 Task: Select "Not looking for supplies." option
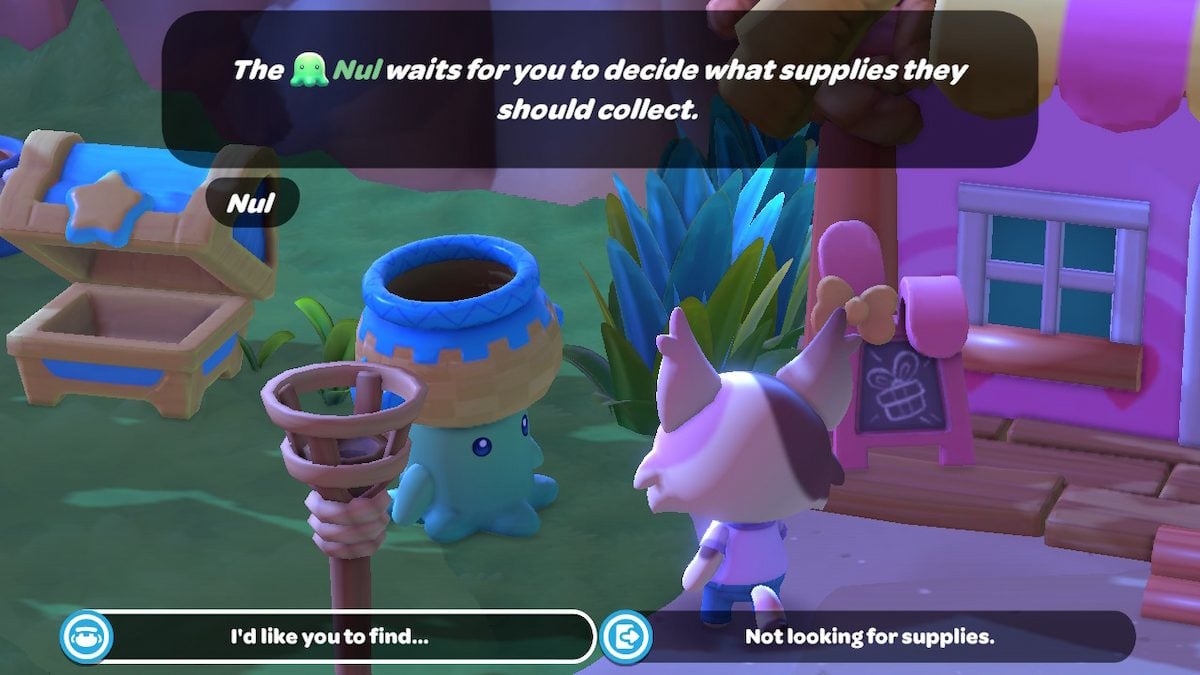pyautogui.click(x=868, y=636)
